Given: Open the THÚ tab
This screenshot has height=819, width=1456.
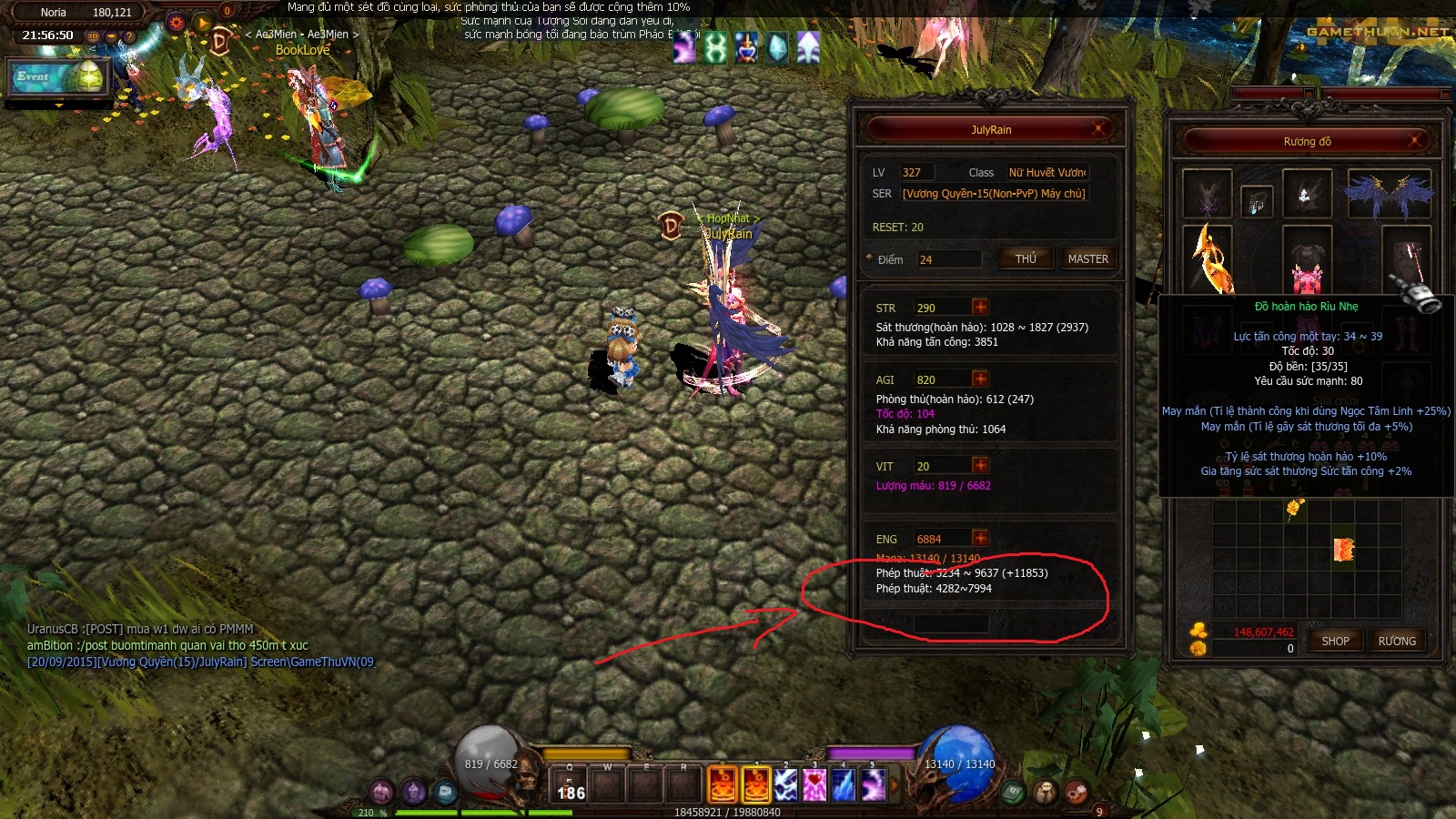Looking at the screenshot, I should [1026, 258].
